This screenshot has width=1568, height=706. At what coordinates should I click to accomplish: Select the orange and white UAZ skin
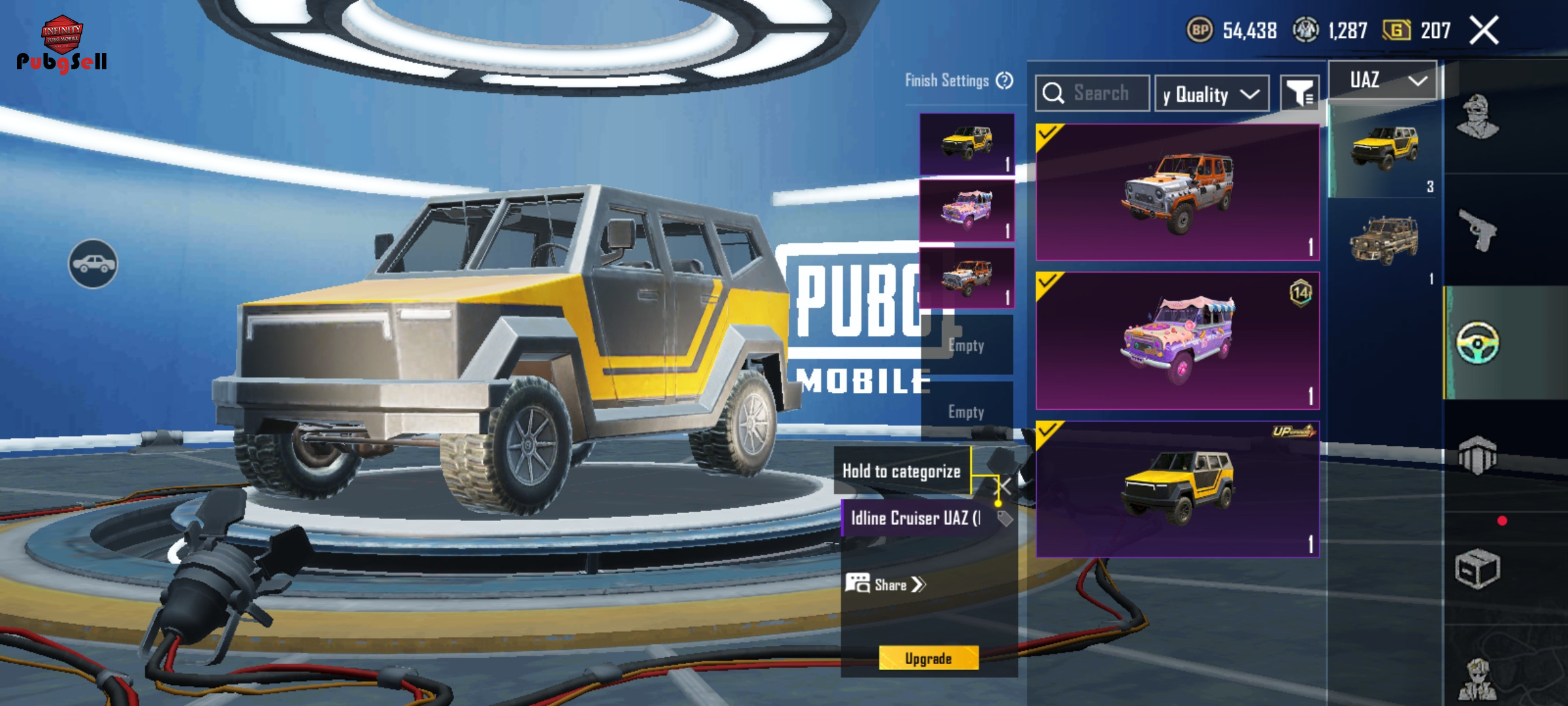coord(1177,193)
